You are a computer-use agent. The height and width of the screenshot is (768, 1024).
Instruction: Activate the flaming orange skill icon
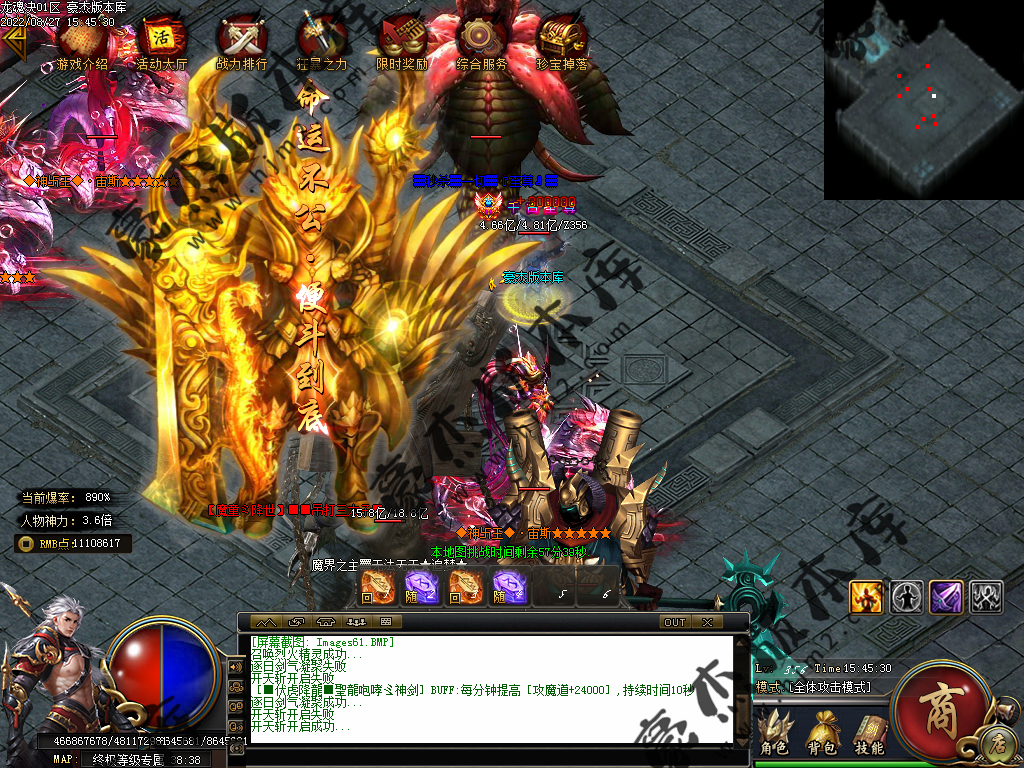[x=865, y=597]
